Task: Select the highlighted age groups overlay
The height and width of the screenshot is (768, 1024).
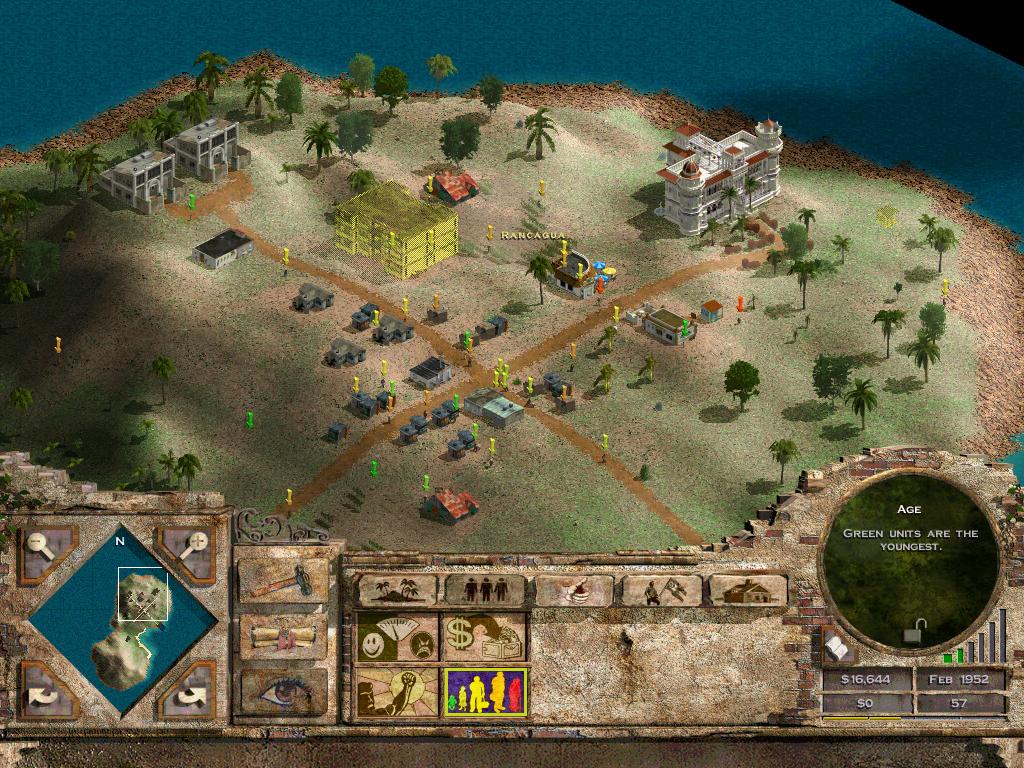Action: coord(484,692)
